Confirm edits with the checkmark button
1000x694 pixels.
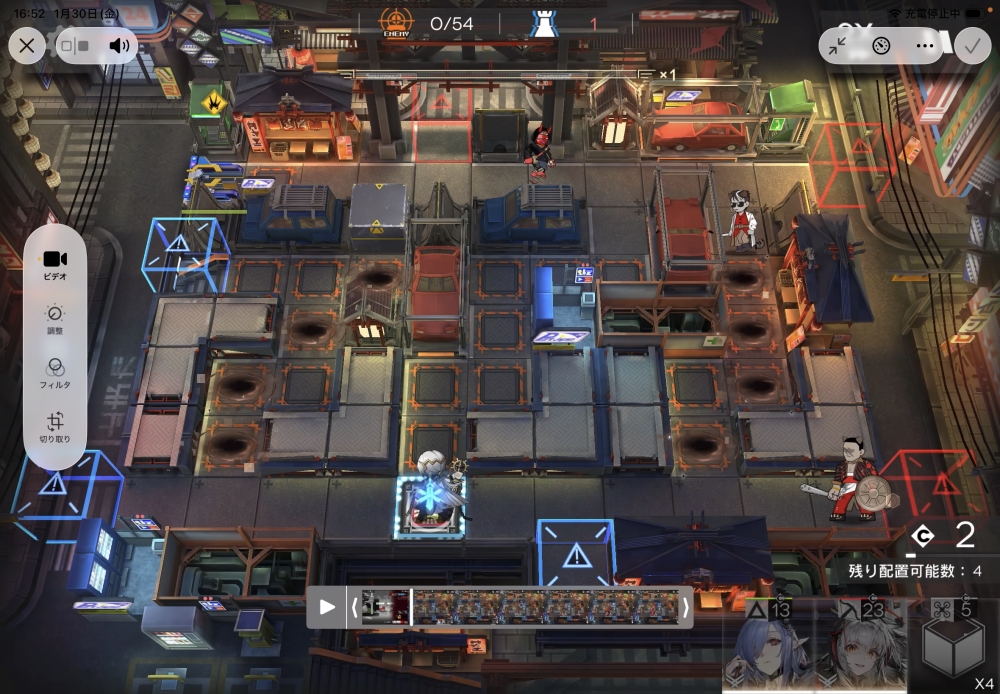pos(970,45)
